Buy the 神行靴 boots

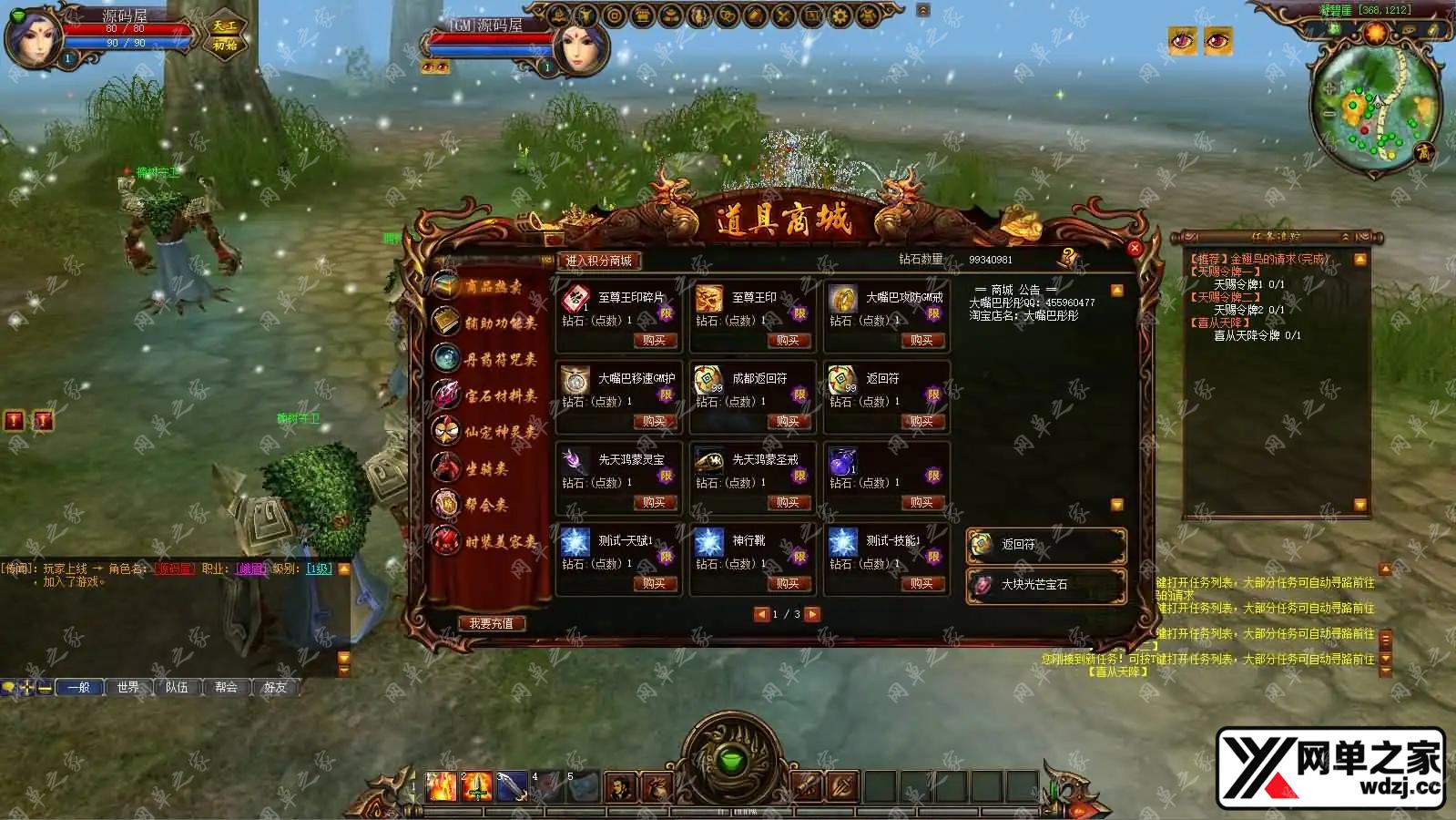click(788, 584)
